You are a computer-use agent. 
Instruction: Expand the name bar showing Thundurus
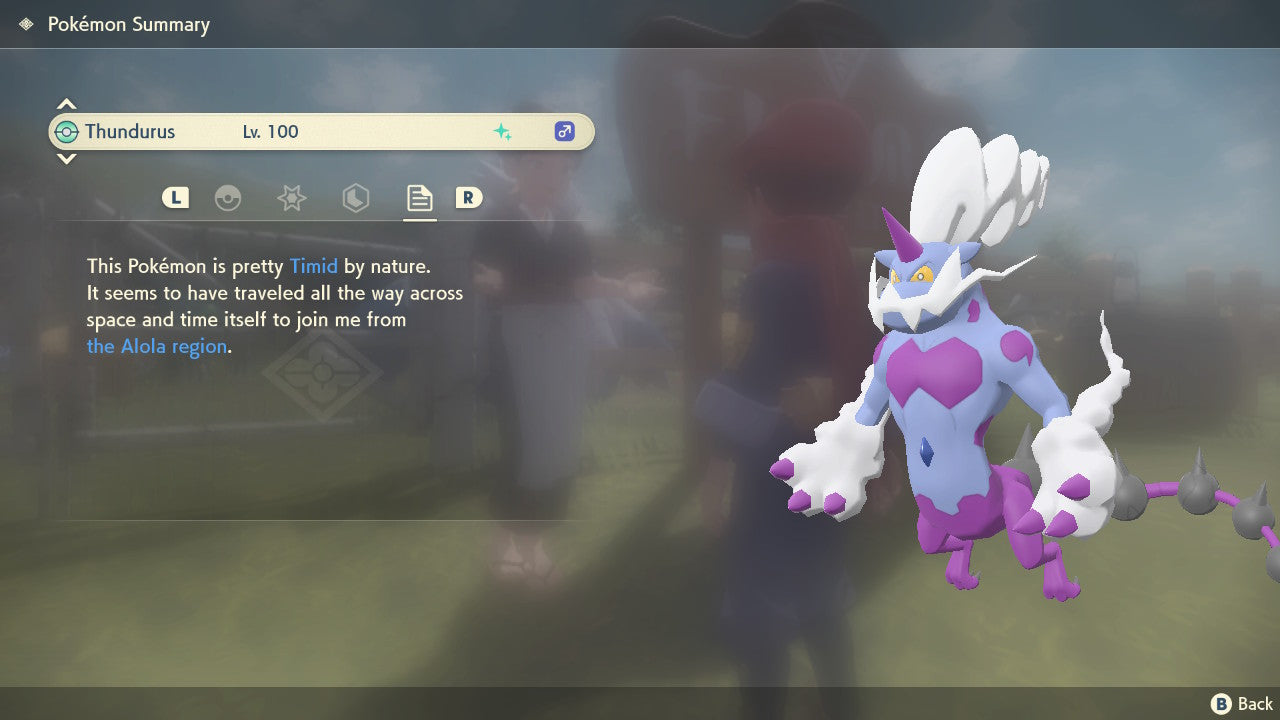320,131
